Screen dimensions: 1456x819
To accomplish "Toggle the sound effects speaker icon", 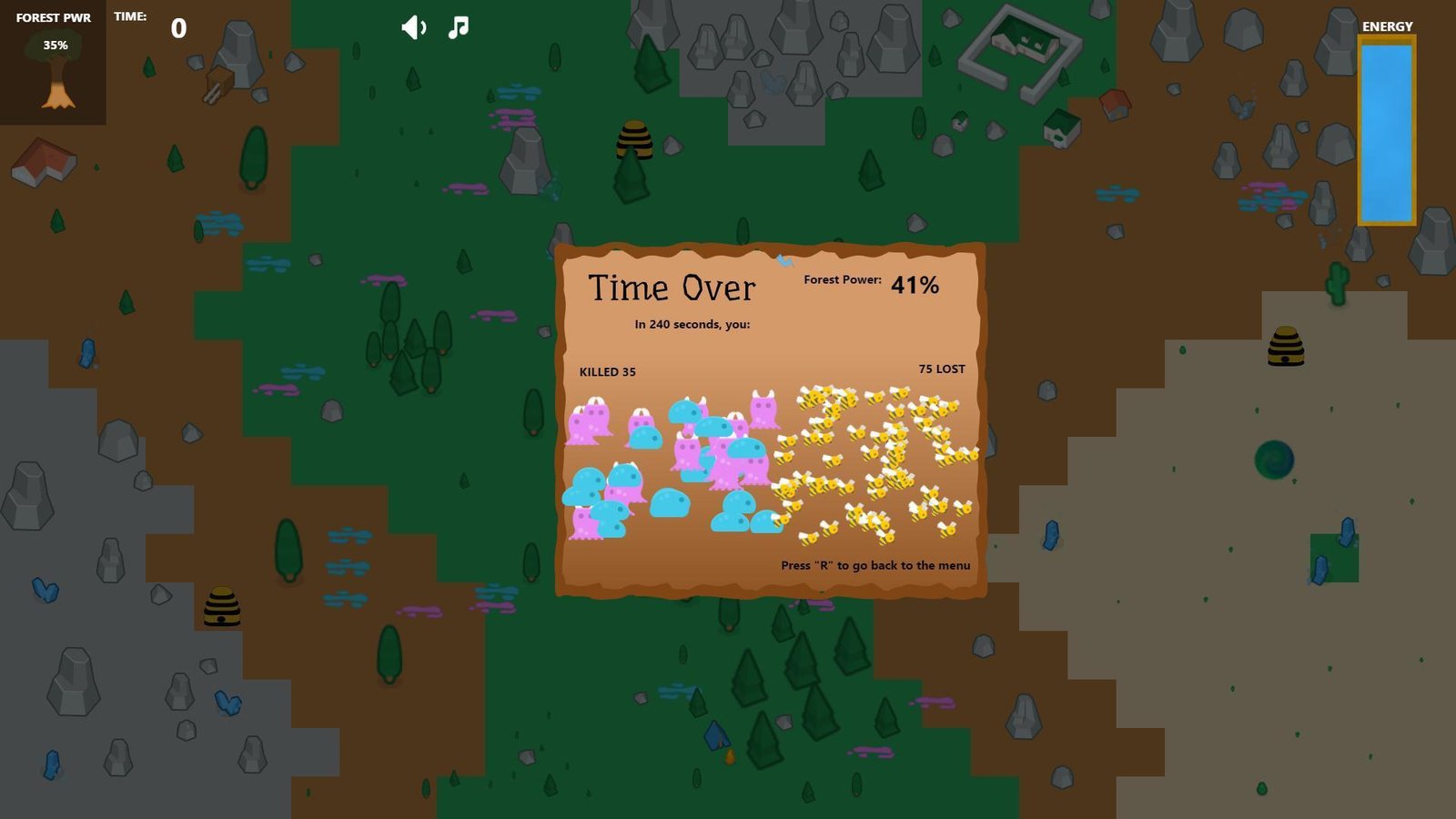I will [413, 27].
